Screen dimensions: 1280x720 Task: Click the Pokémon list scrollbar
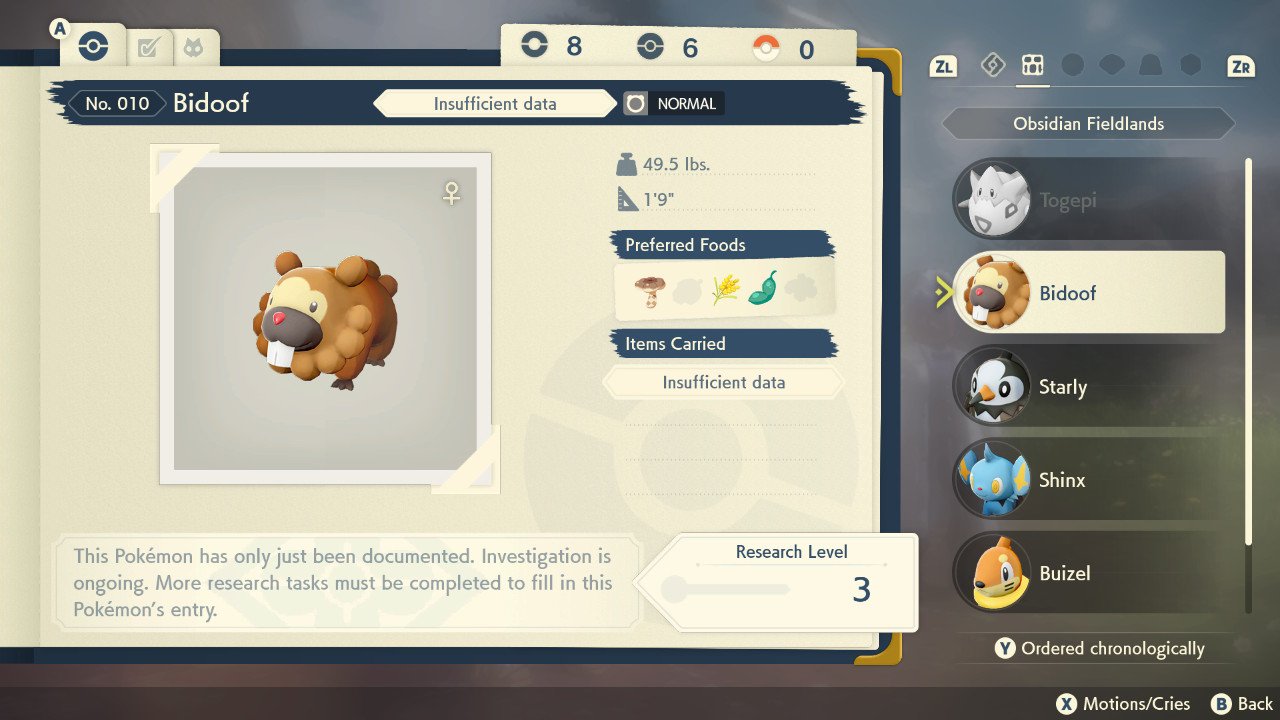click(x=1248, y=350)
